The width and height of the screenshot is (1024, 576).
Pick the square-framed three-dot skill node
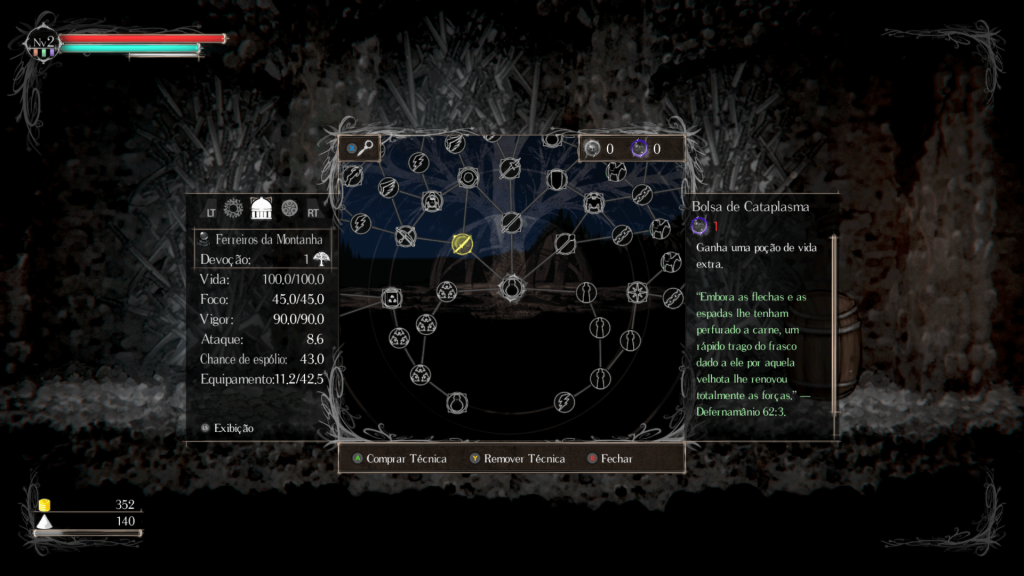click(391, 297)
